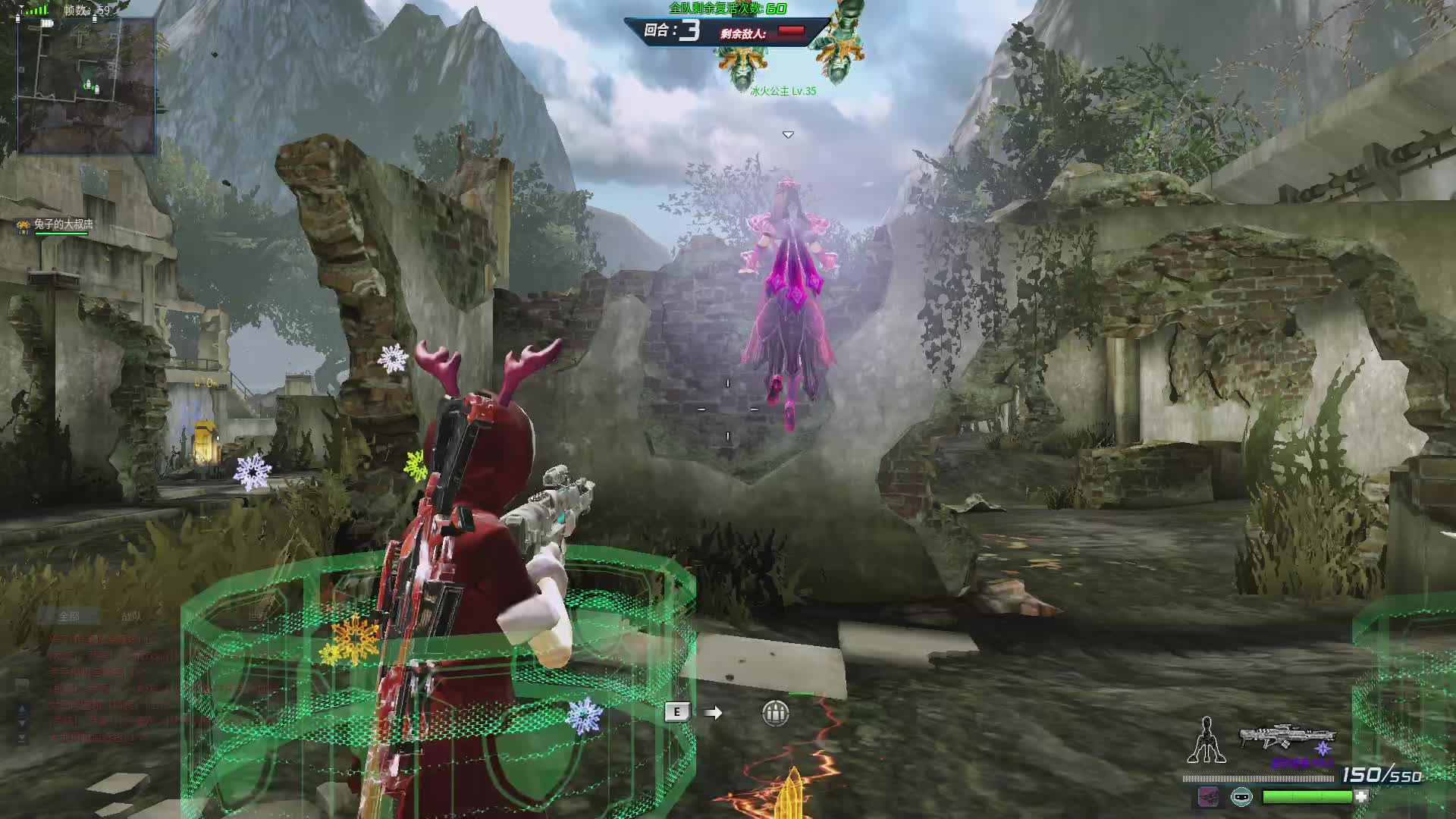Screen dimensions: 1456x819
Task: Select teammate 兔子的大叔唐 in the squad list
Action: tap(64, 224)
